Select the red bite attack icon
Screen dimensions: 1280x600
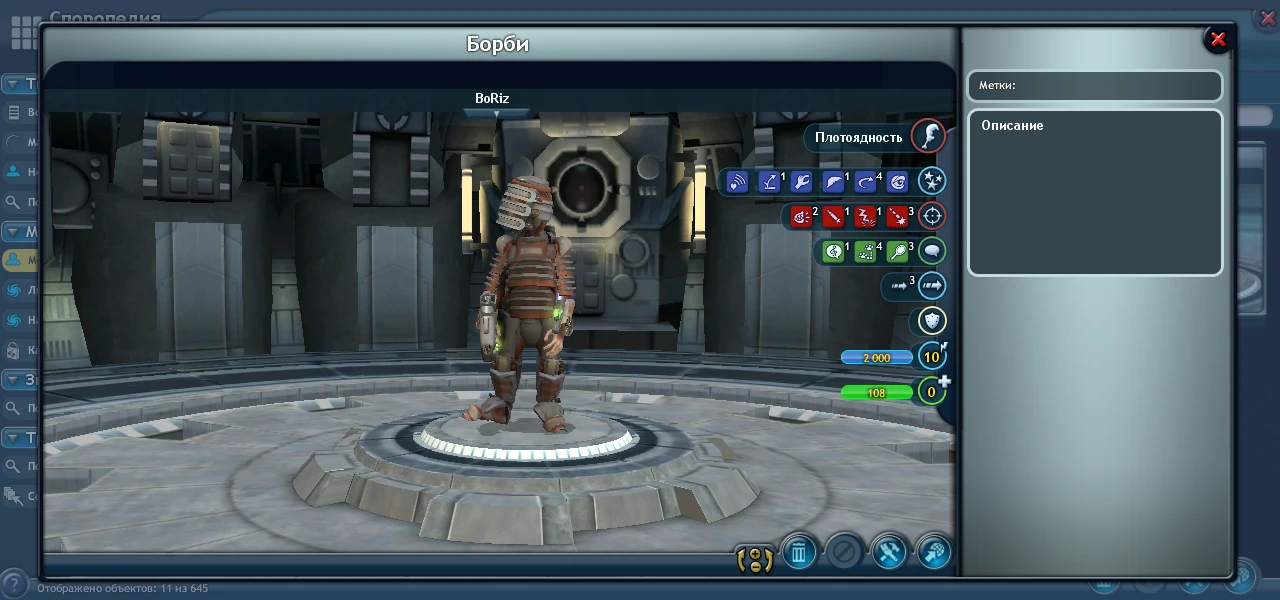click(801, 217)
